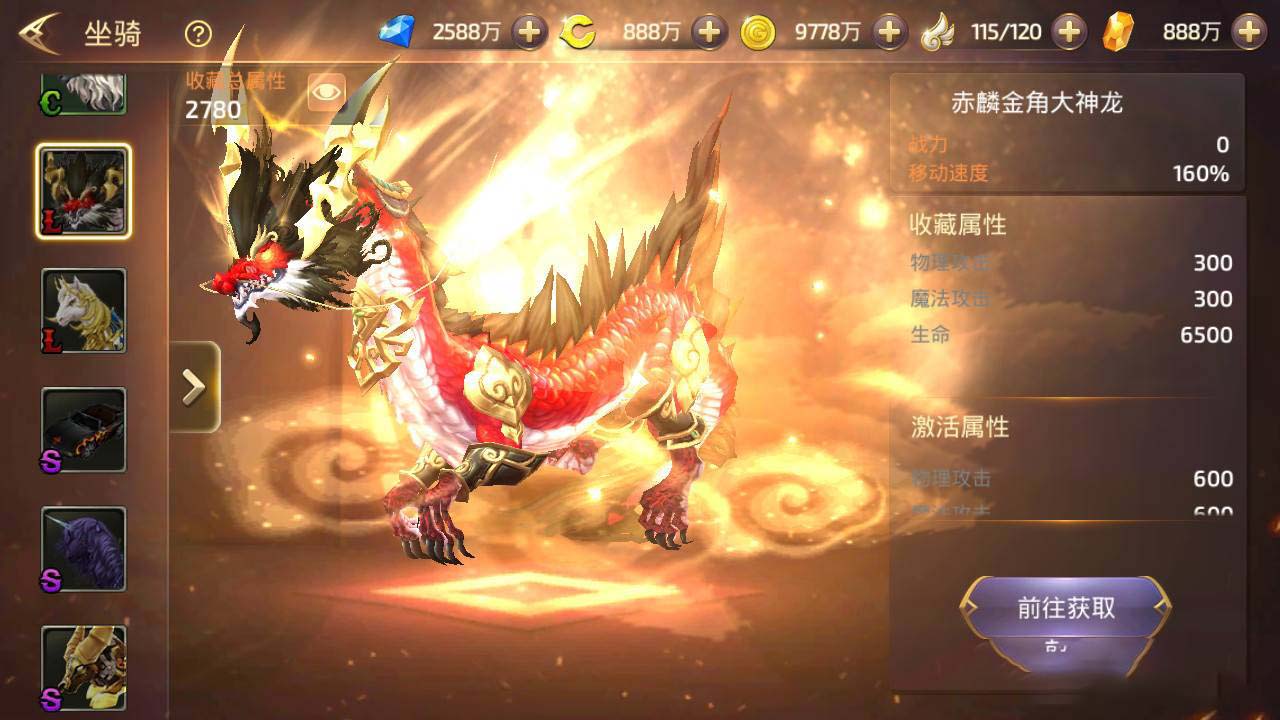Click the blue diamond currency icon
The width and height of the screenshot is (1280, 720).
397,31
